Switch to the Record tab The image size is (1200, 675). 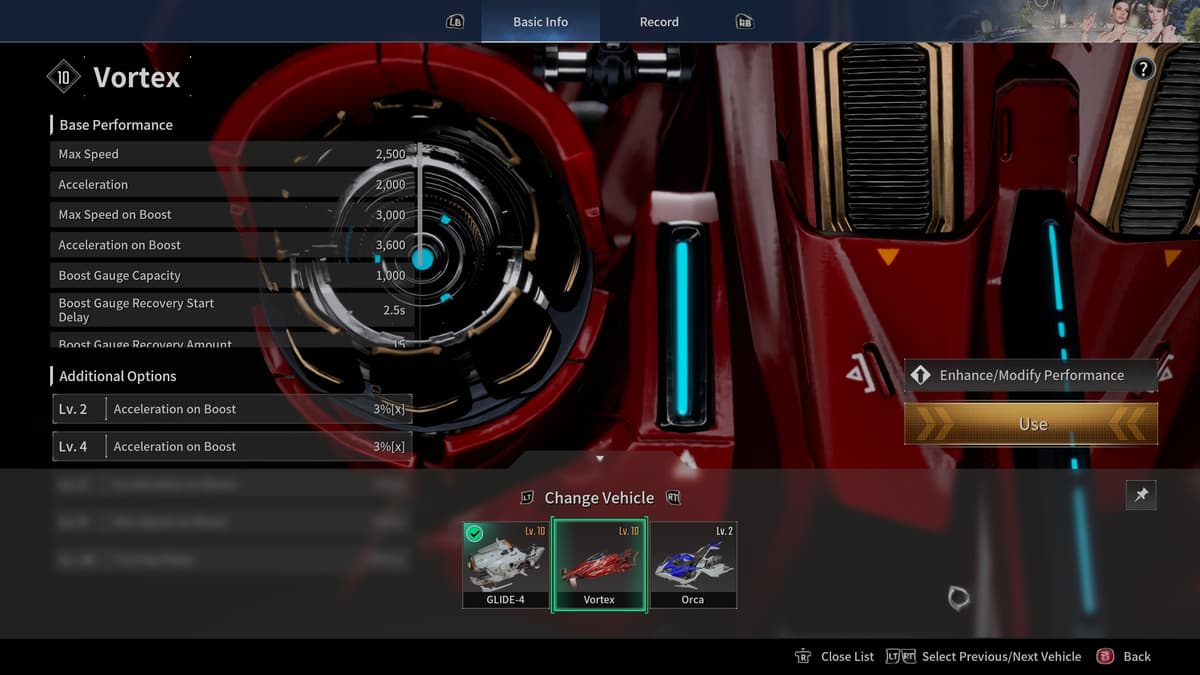[x=659, y=22]
